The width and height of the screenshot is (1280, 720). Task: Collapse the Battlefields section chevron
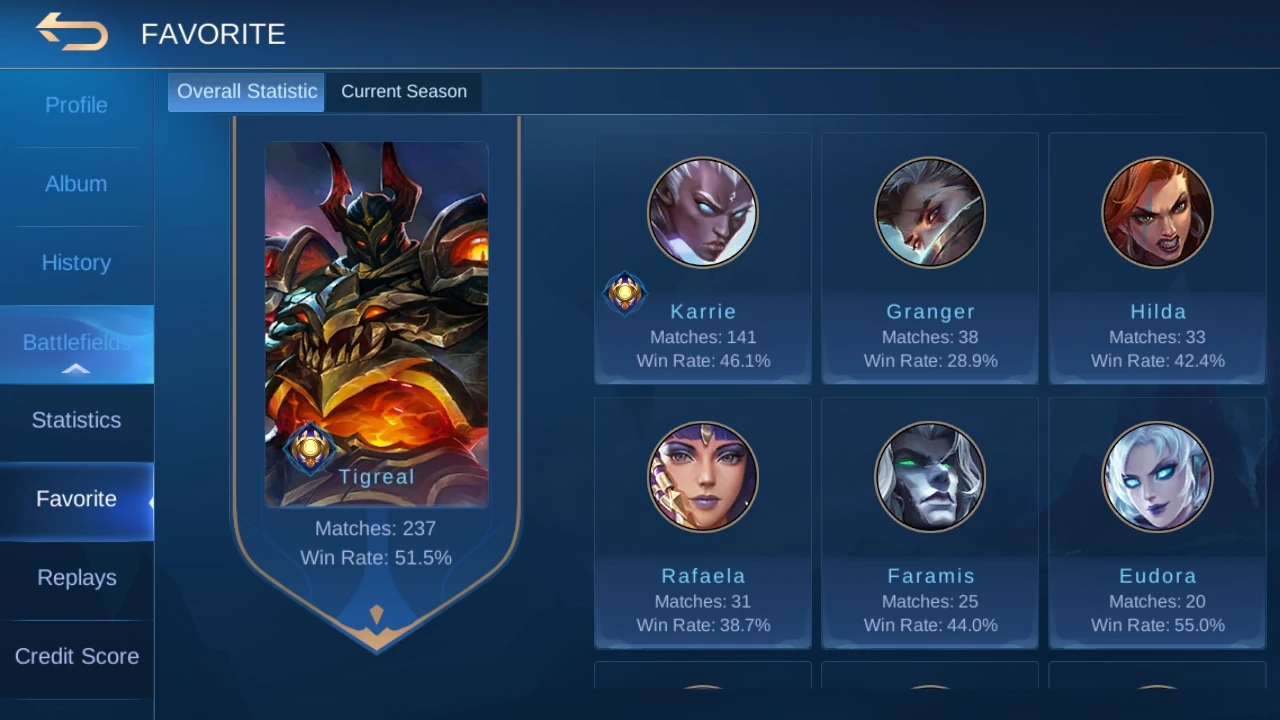(76, 368)
